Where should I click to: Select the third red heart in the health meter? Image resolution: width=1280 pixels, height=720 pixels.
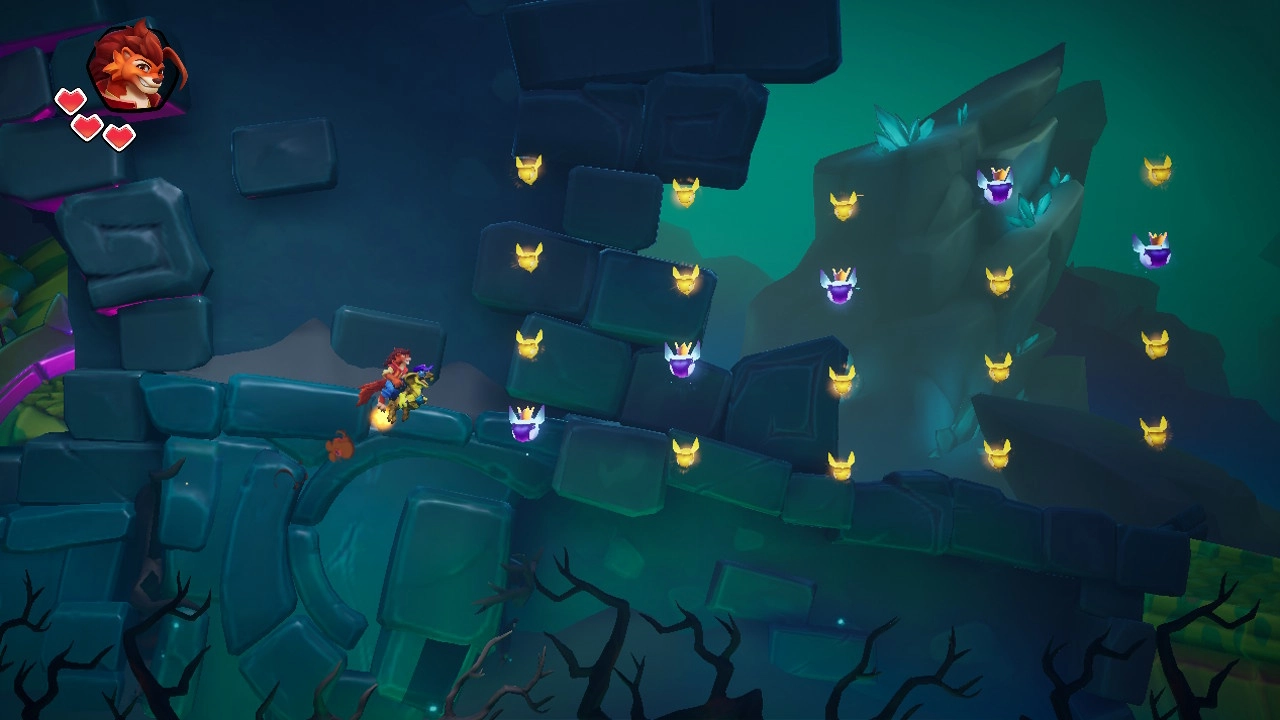tap(119, 136)
